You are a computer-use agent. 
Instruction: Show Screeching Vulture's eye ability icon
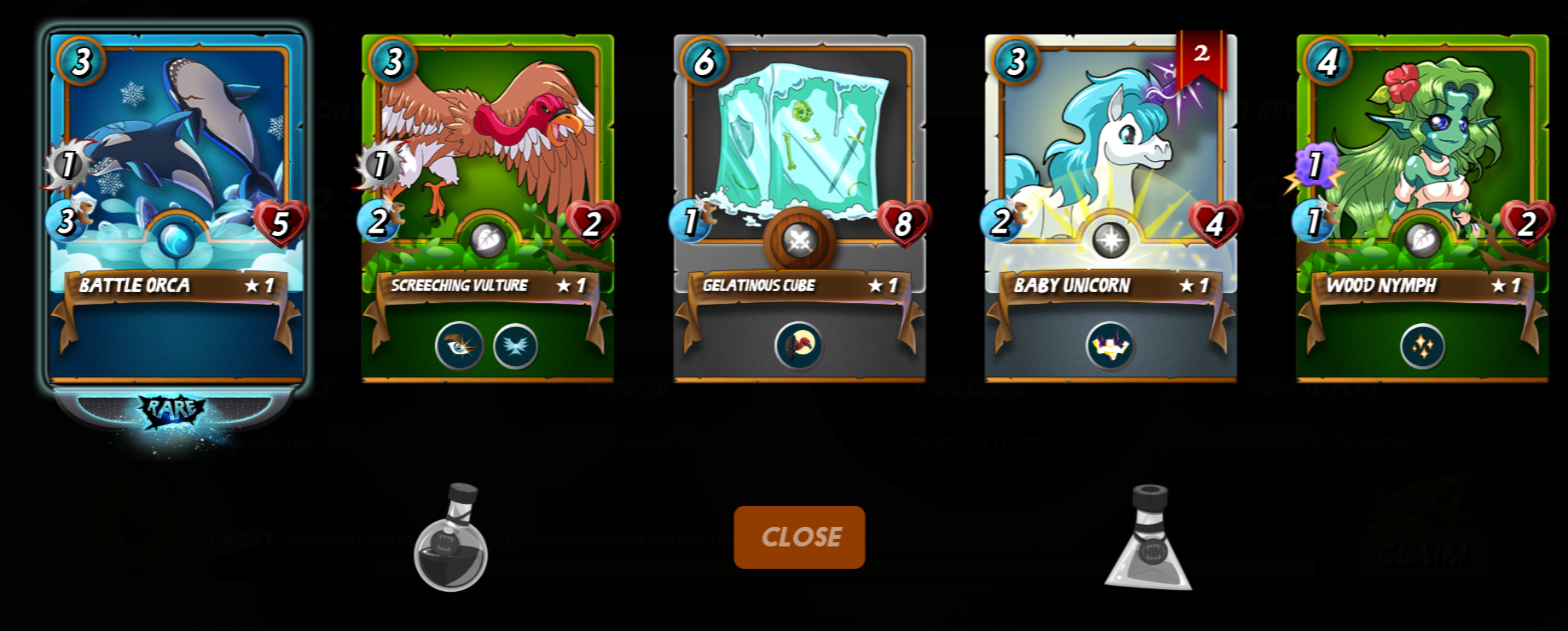click(x=459, y=346)
